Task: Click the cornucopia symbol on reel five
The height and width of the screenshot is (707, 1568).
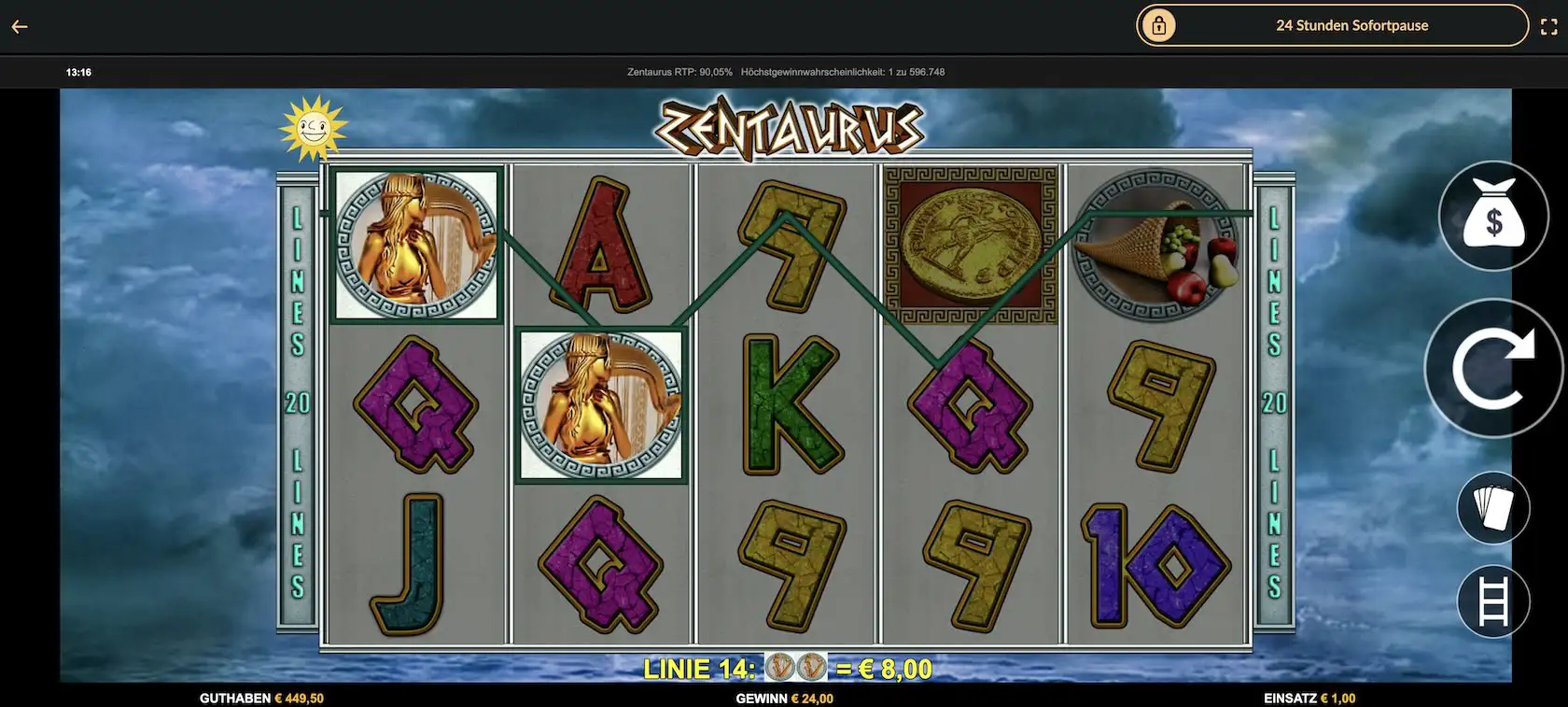Action: tap(1157, 245)
